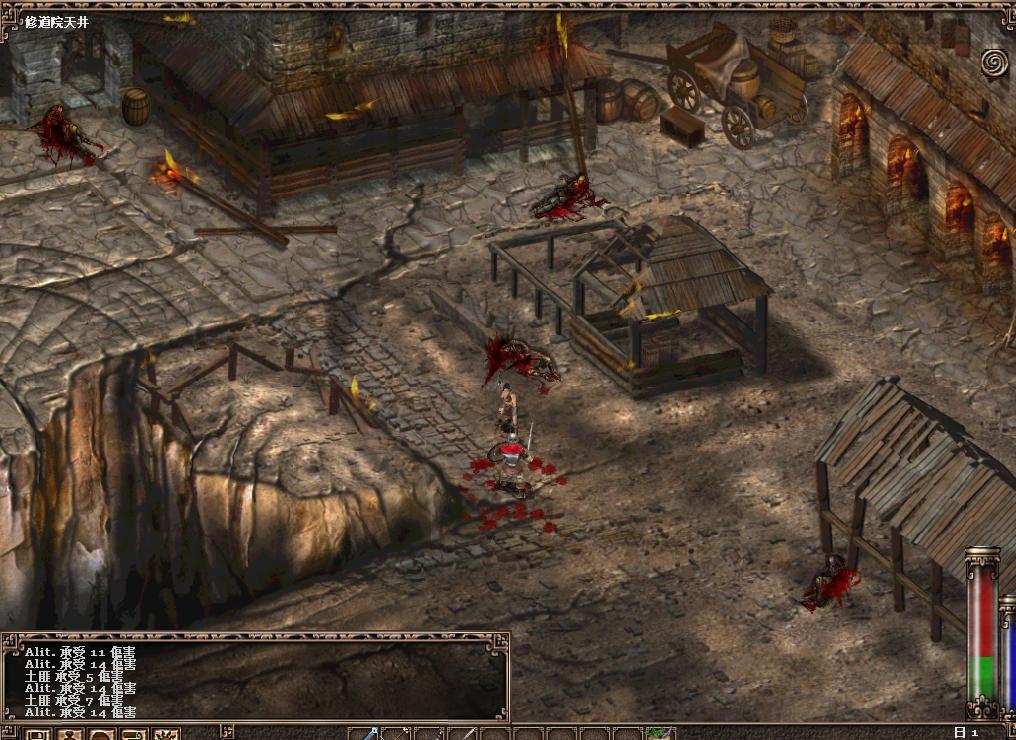Select the green item quick slot
The width and height of the screenshot is (1016, 740).
tap(659, 734)
